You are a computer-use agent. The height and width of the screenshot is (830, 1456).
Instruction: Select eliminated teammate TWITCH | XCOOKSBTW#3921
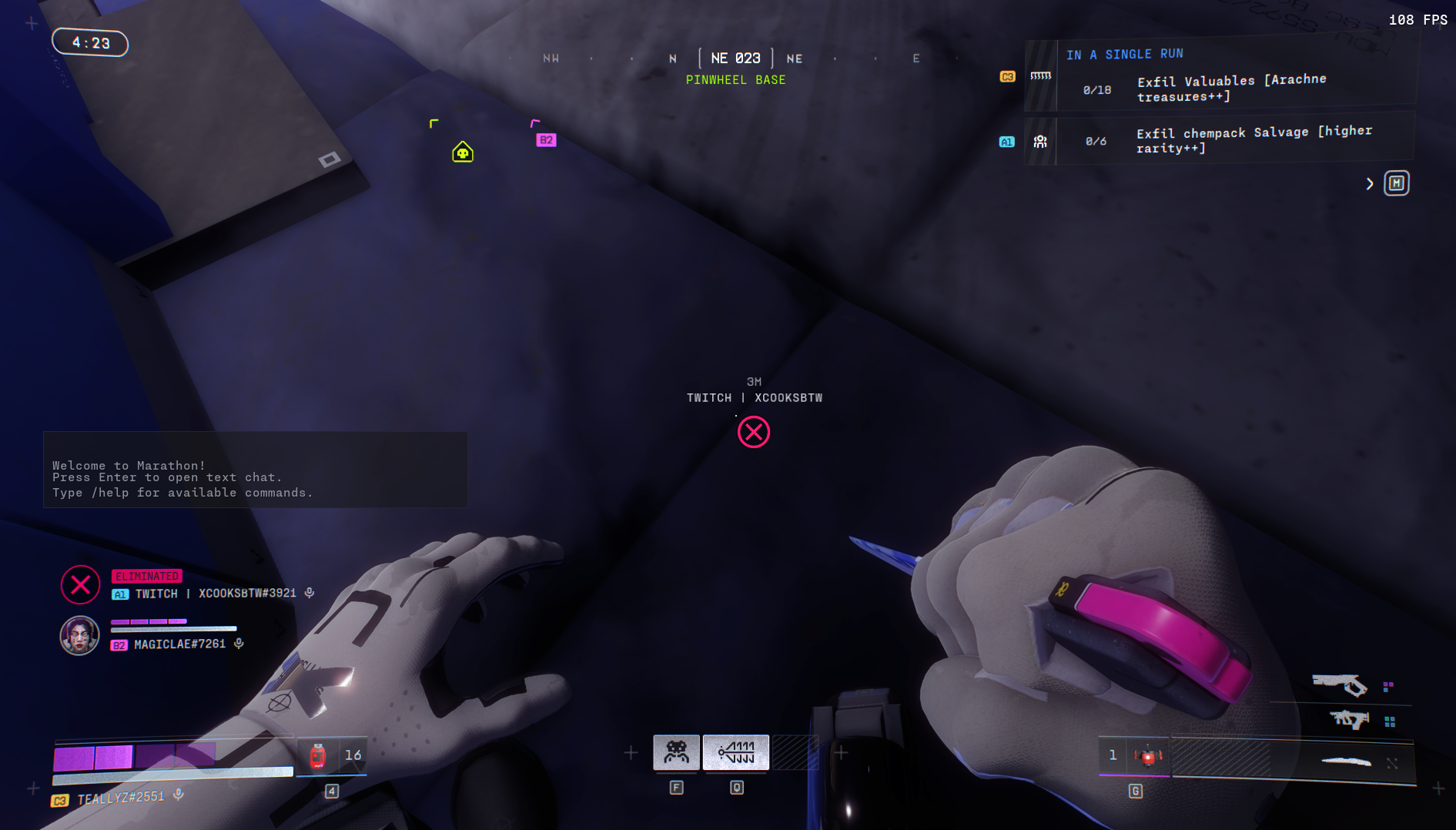coord(215,594)
